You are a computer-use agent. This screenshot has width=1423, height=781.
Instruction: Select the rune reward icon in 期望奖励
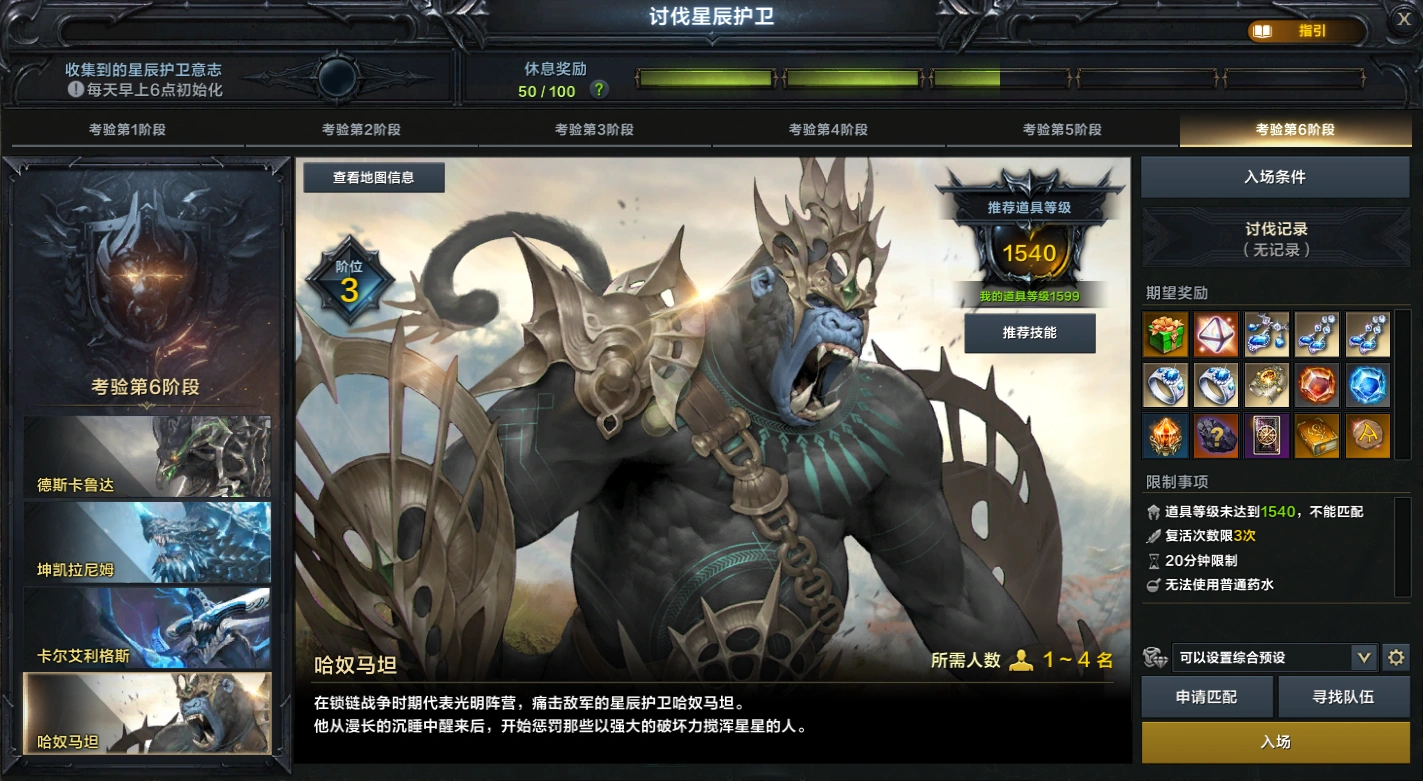[x=1367, y=436]
